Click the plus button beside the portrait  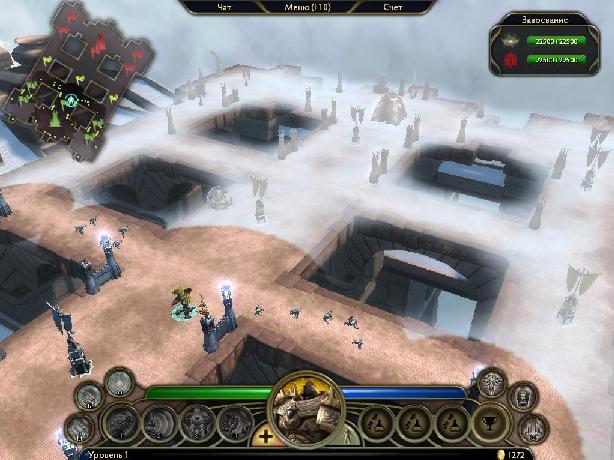[x=265, y=437]
